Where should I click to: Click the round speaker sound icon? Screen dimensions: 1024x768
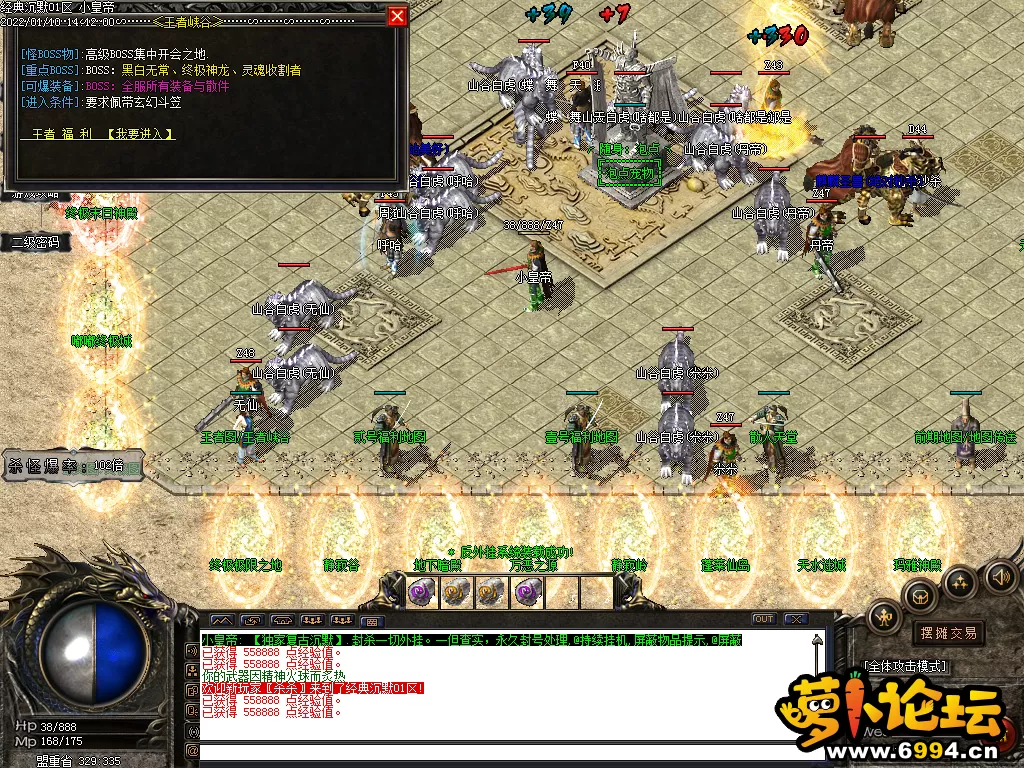(1001, 575)
